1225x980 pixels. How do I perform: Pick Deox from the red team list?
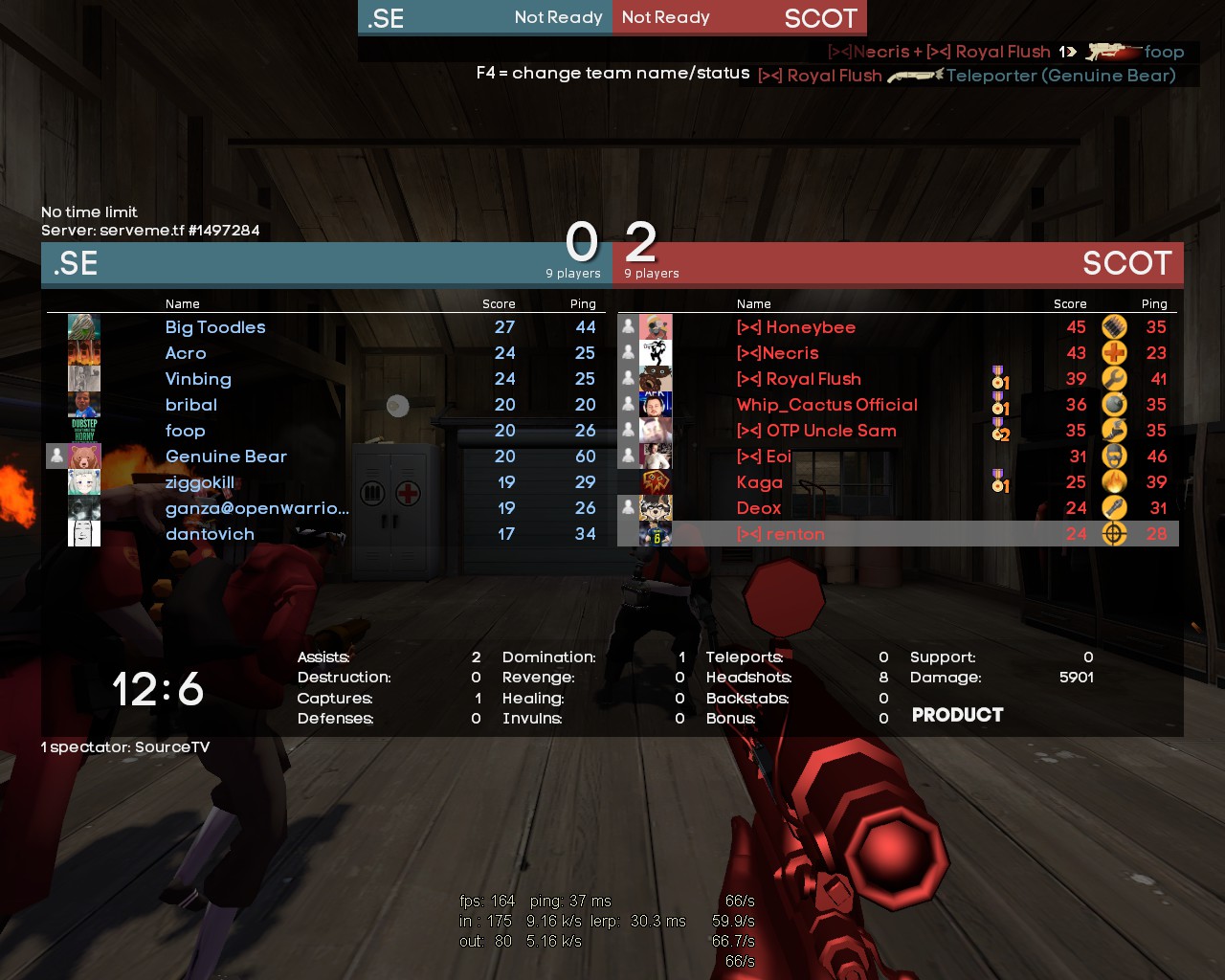pyautogui.click(x=758, y=508)
